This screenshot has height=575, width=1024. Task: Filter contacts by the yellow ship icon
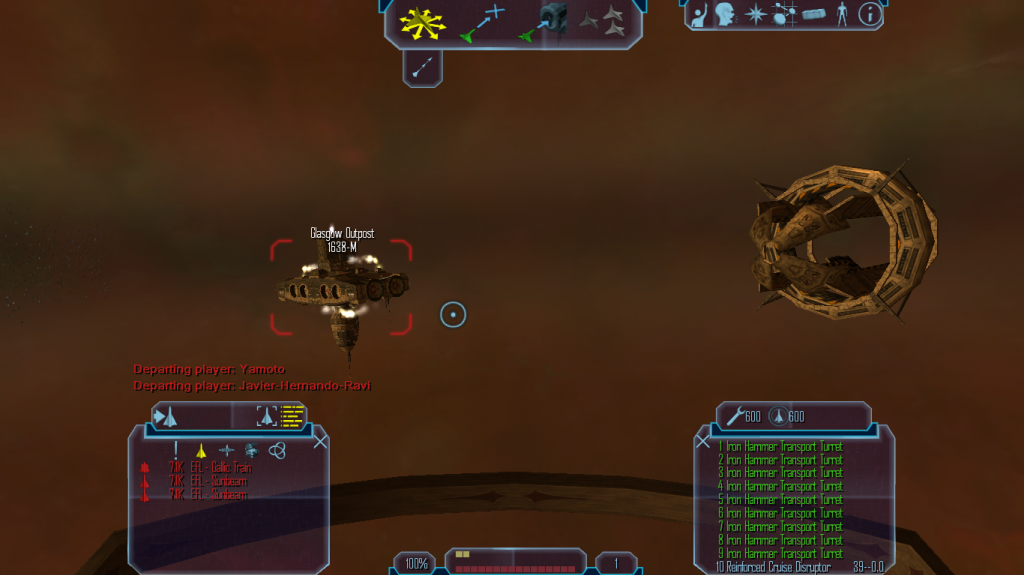click(201, 450)
